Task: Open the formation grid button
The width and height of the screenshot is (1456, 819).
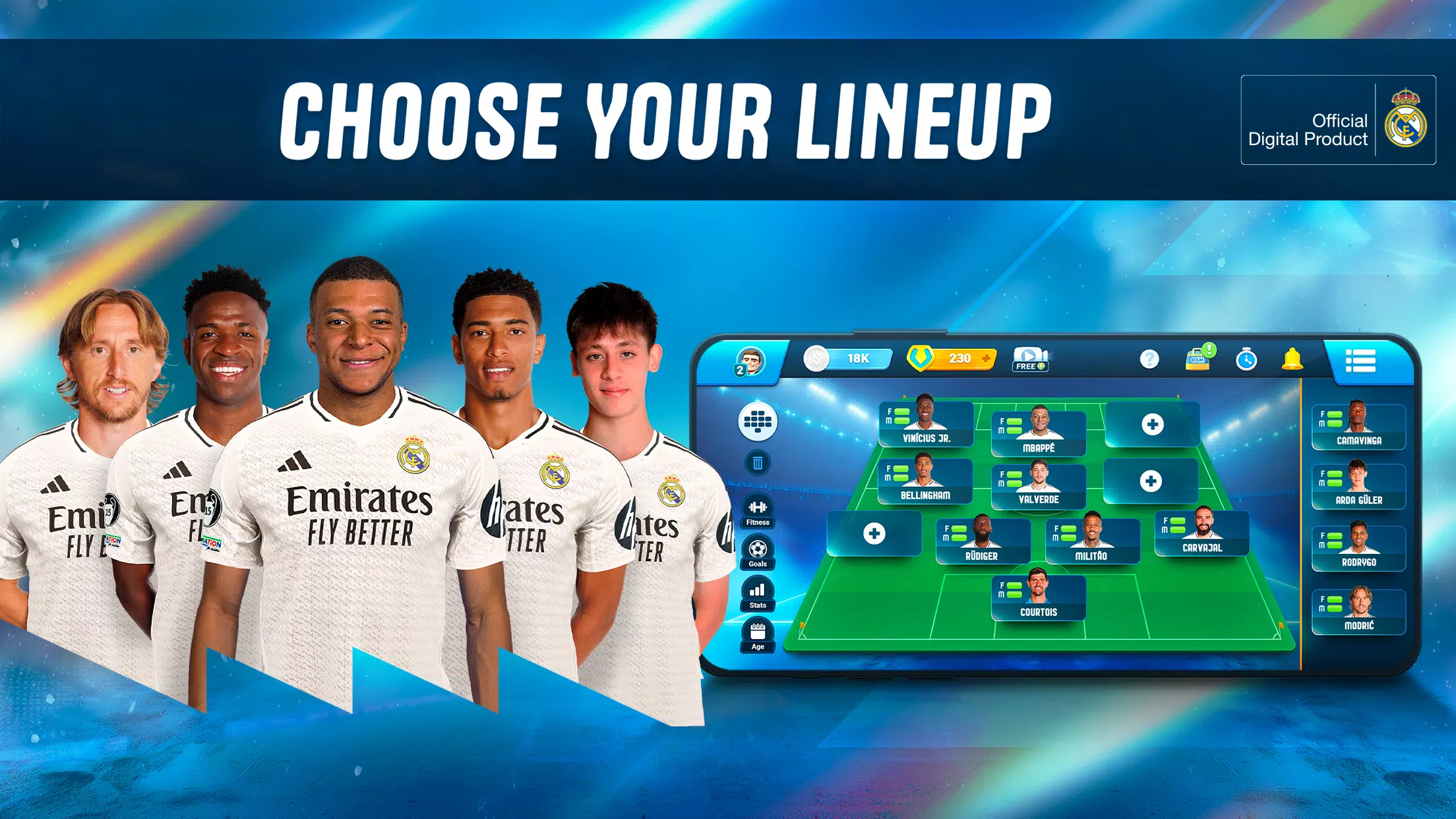Action: point(758,421)
